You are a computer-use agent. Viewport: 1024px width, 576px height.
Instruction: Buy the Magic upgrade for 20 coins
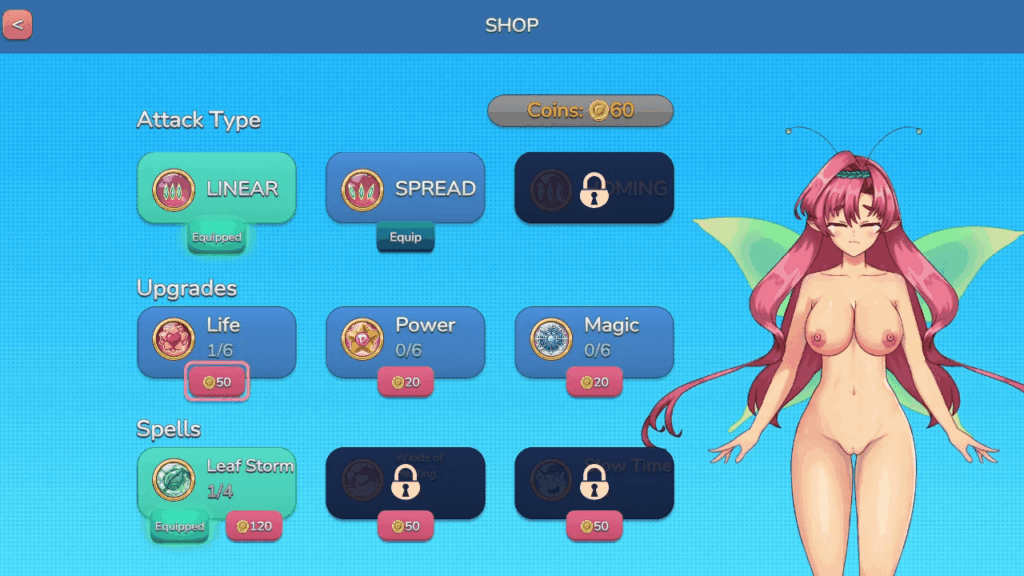point(594,382)
